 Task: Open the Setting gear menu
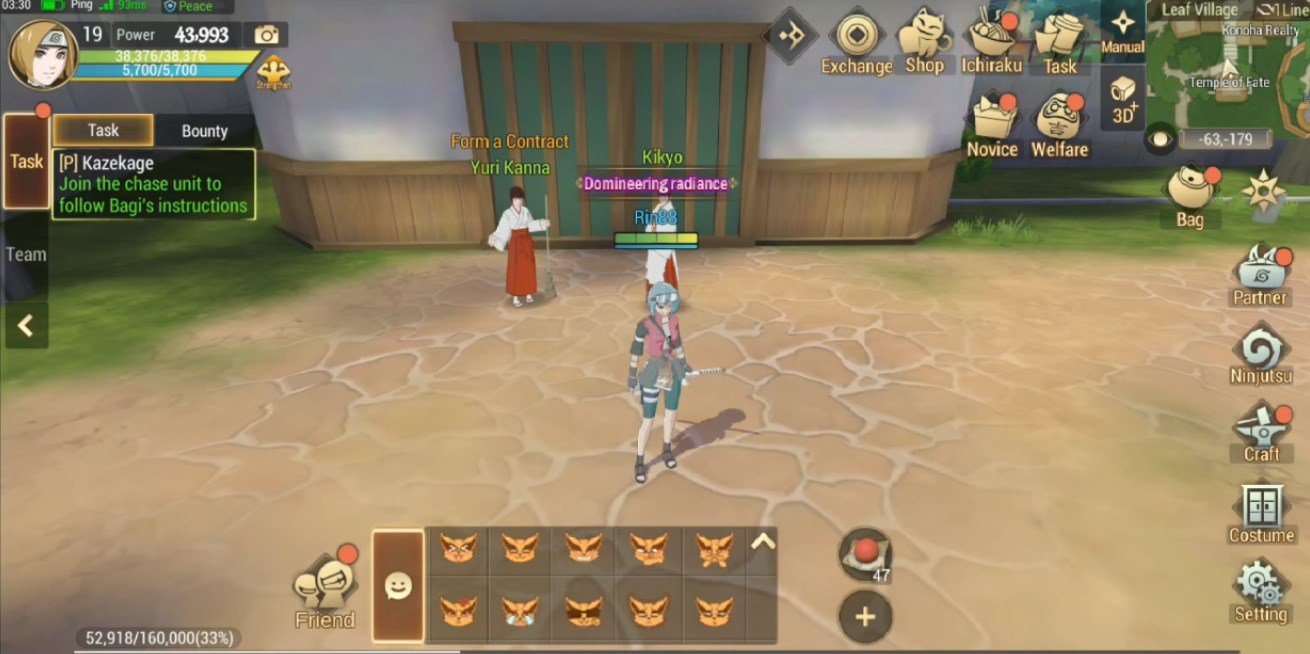coord(1260,591)
